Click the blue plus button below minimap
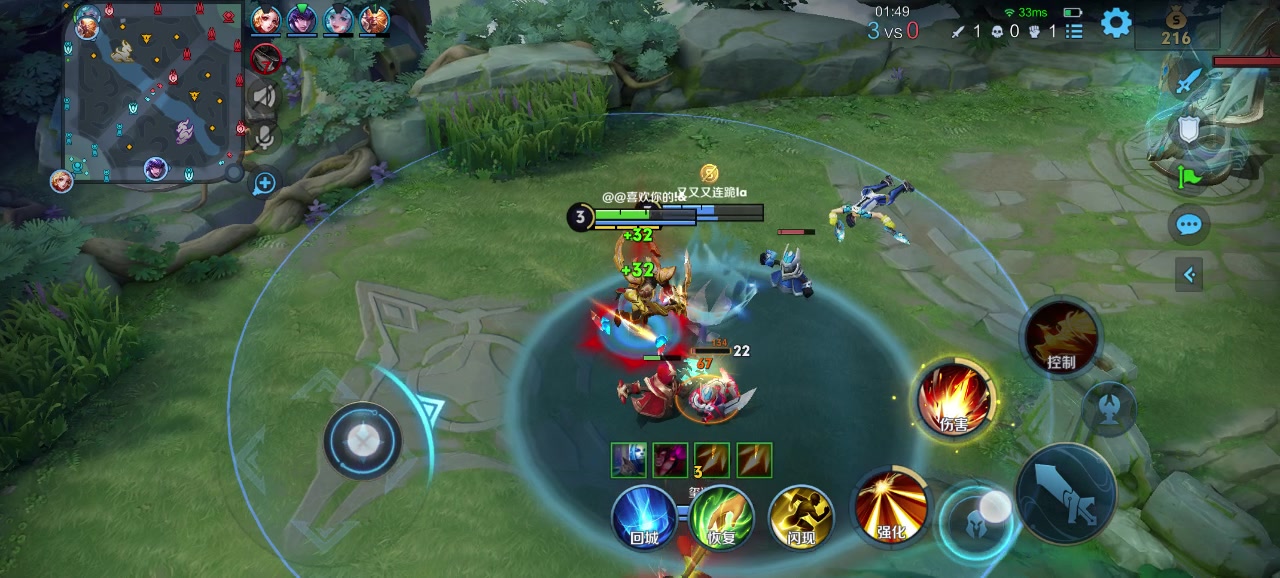Image resolution: width=1280 pixels, height=578 pixels. coord(265,183)
